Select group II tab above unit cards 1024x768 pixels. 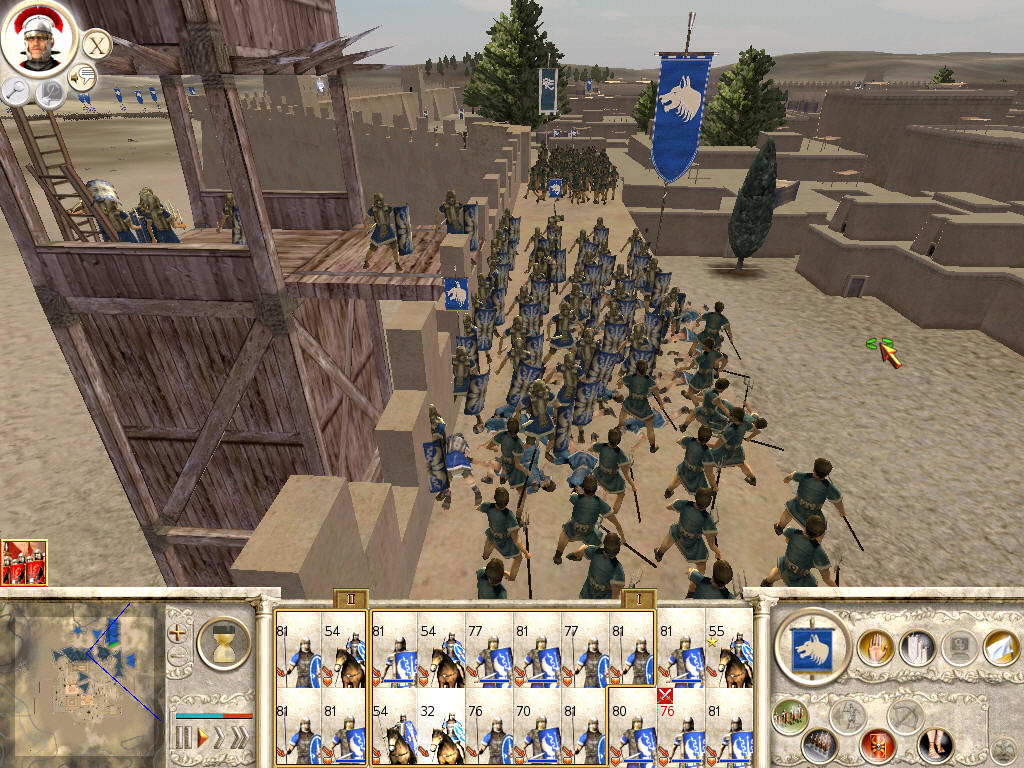[x=350, y=599]
